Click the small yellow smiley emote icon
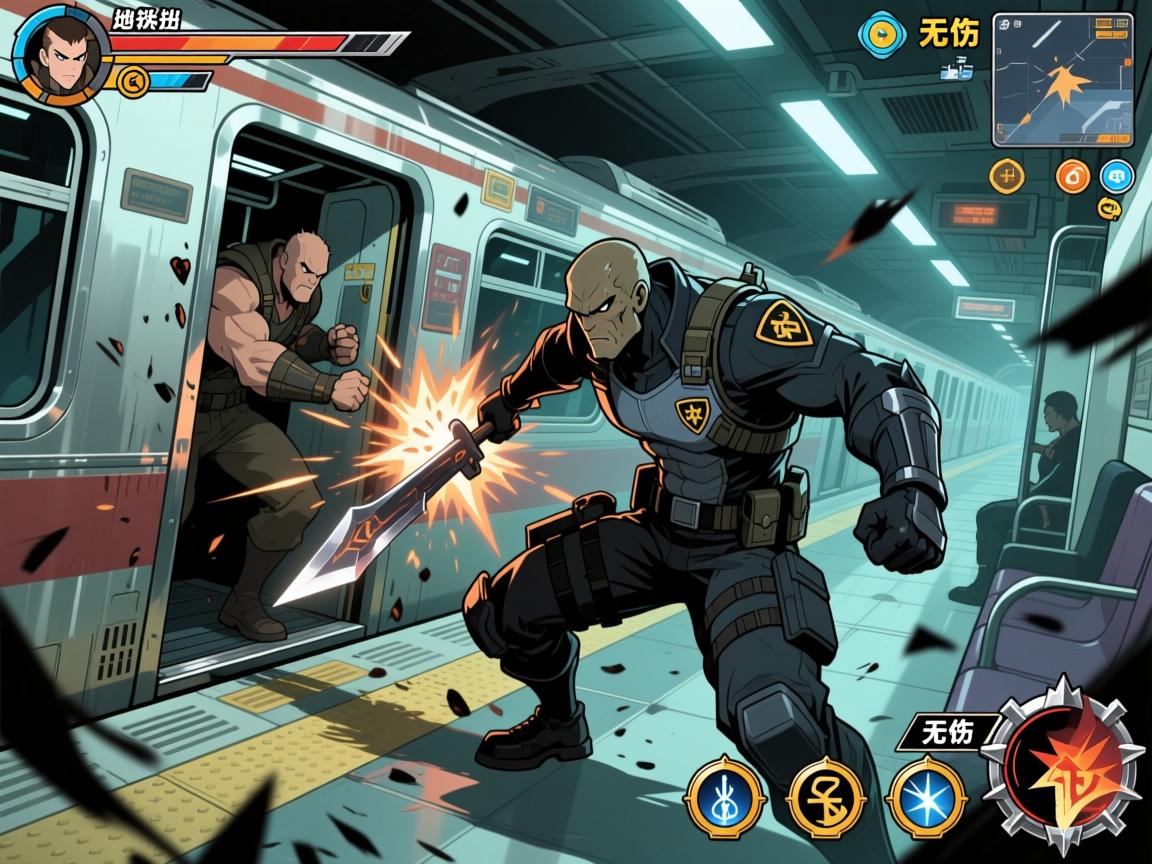This screenshot has width=1152, height=864. [1108, 208]
